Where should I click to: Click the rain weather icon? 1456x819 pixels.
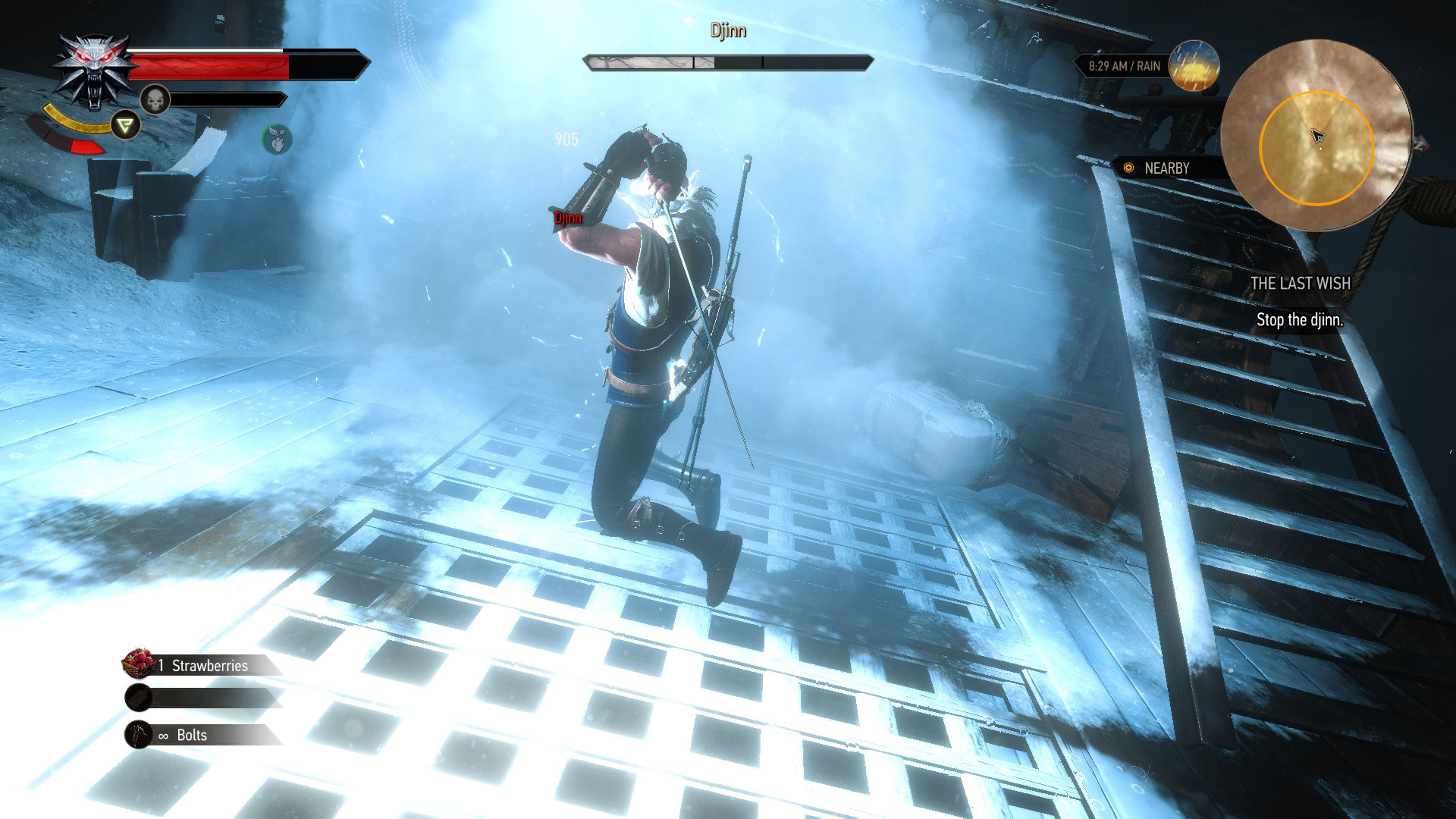tap(1193, 66)
